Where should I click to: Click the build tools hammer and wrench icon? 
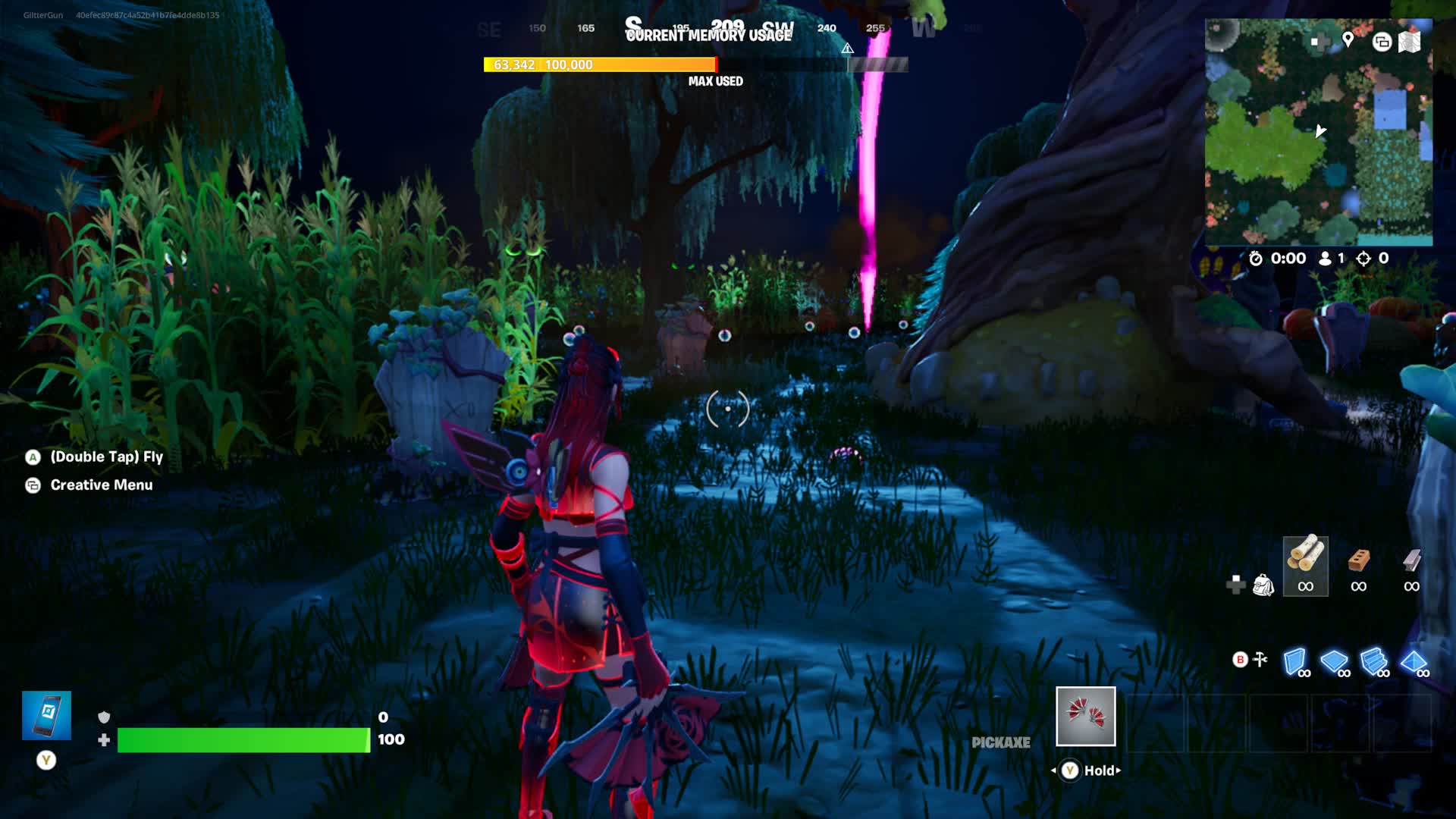1260,659
